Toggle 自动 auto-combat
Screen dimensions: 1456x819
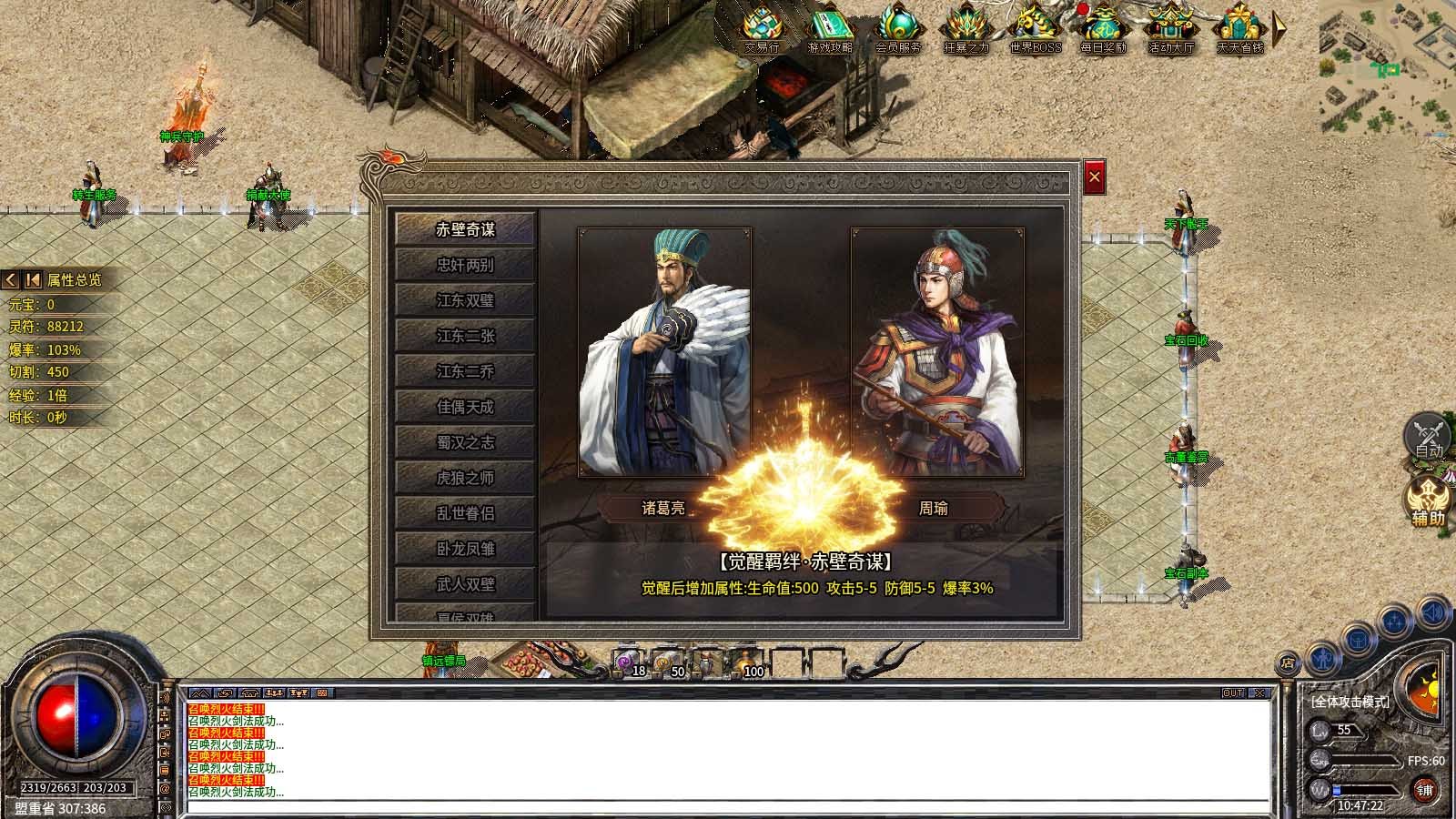pos(1429,436)
